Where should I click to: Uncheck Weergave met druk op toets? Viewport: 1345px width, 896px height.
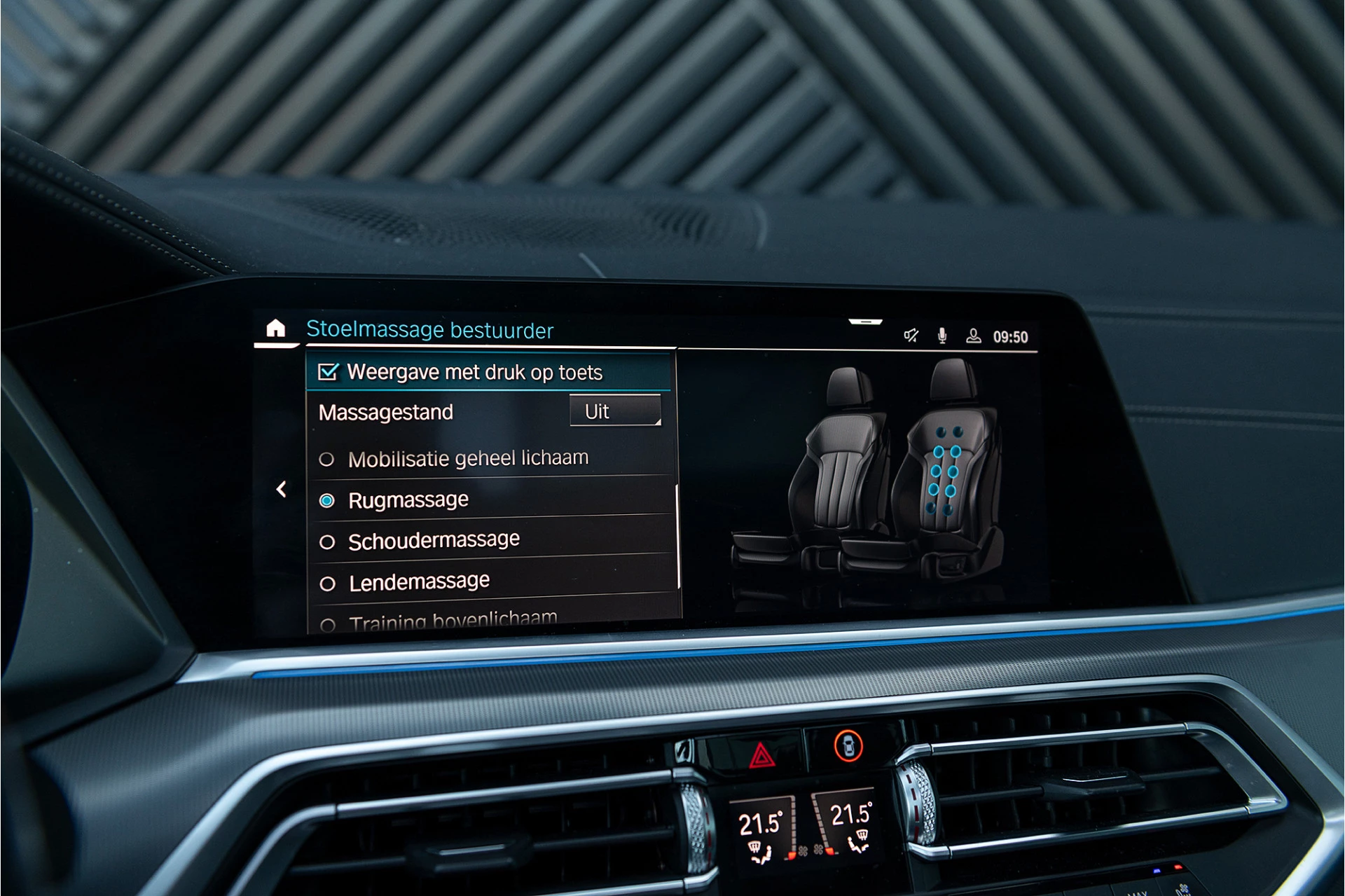click(329, 373)
